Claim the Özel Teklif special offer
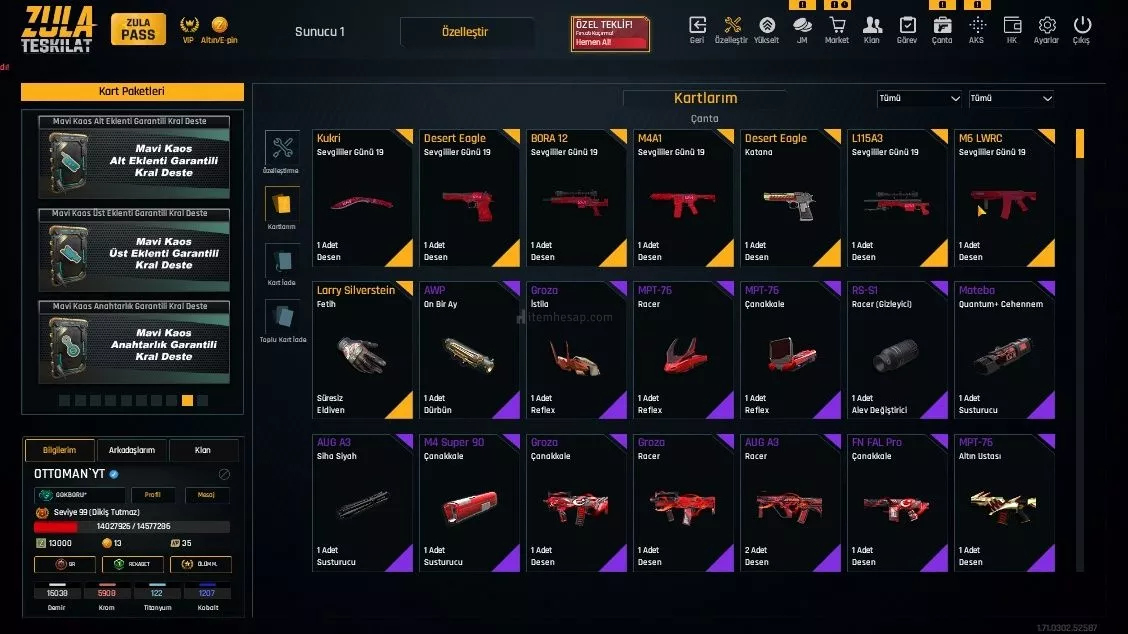This screenshot has height=634, width=1128. click(x=610, y=34)
